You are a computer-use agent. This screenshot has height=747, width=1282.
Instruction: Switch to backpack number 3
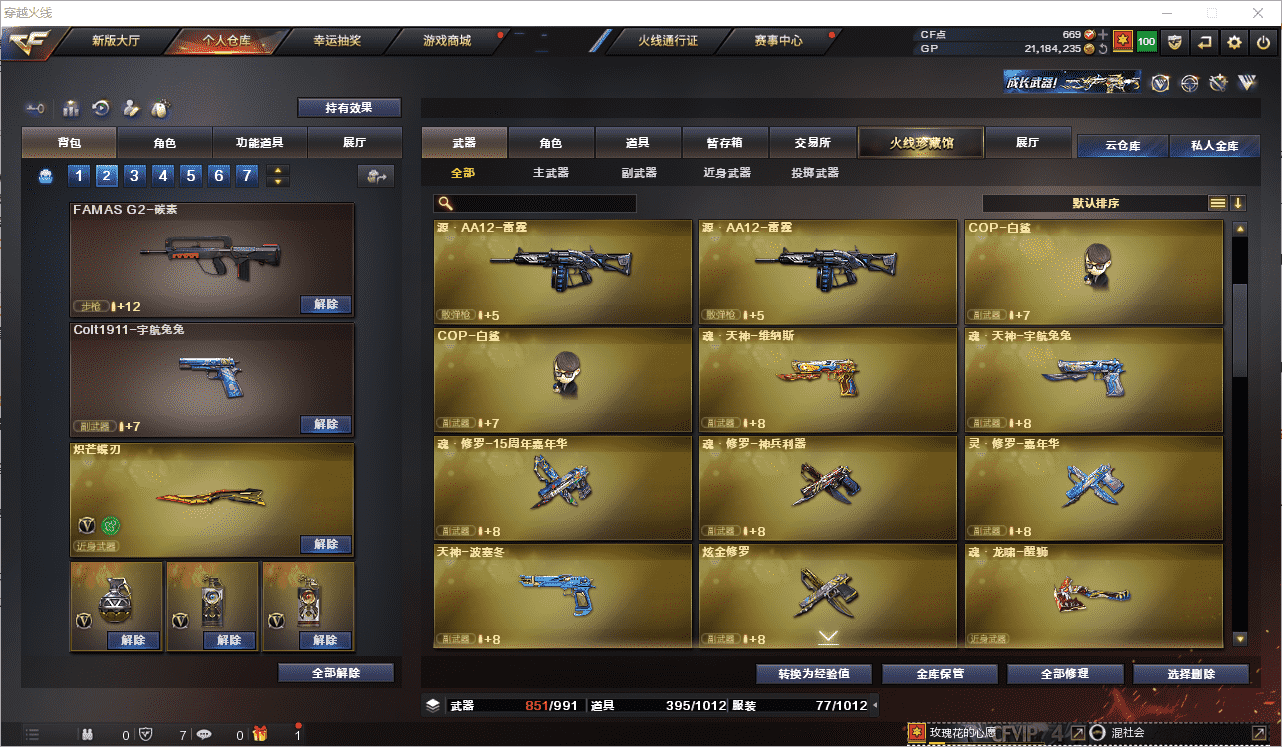[x=135, y=176]
